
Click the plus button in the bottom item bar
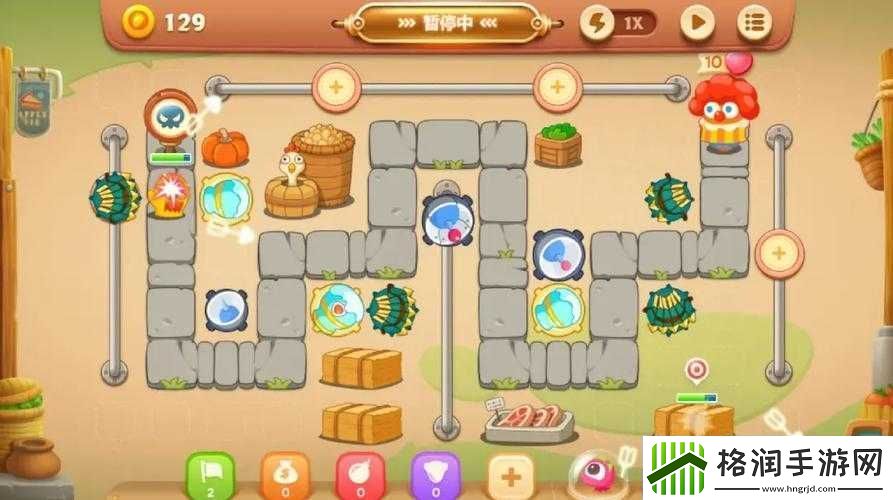pyautogui.click(x=511, y=474)
